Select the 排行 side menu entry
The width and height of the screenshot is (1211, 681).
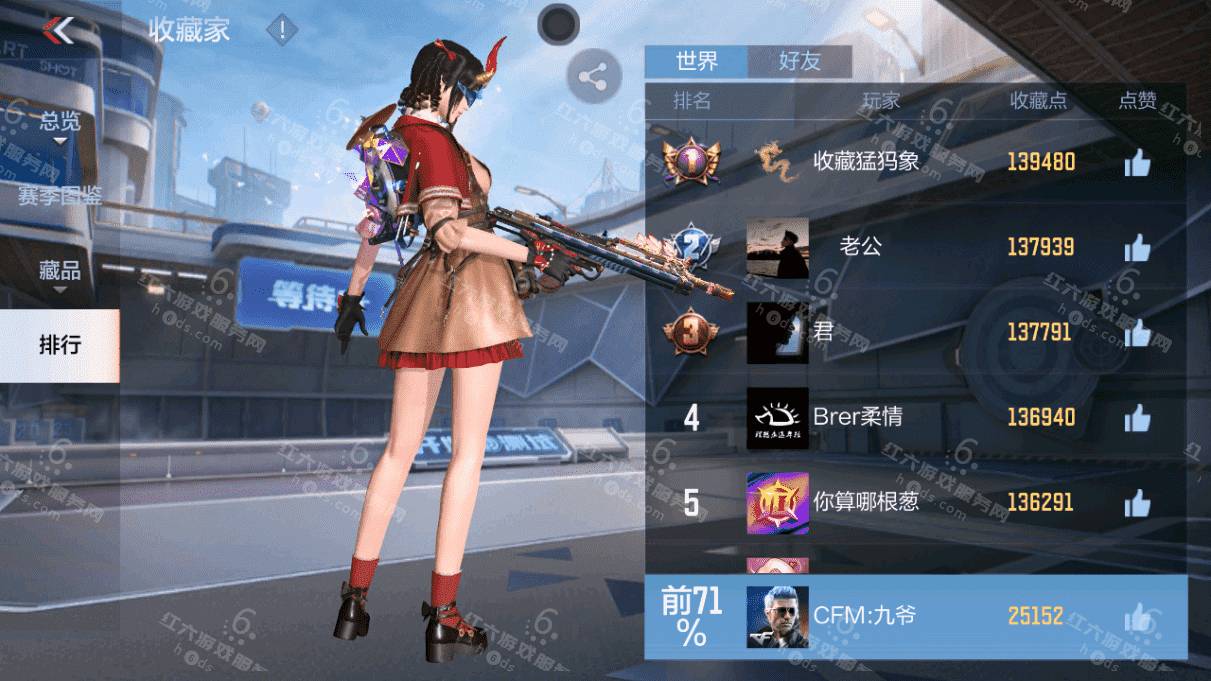coord(60,346)
